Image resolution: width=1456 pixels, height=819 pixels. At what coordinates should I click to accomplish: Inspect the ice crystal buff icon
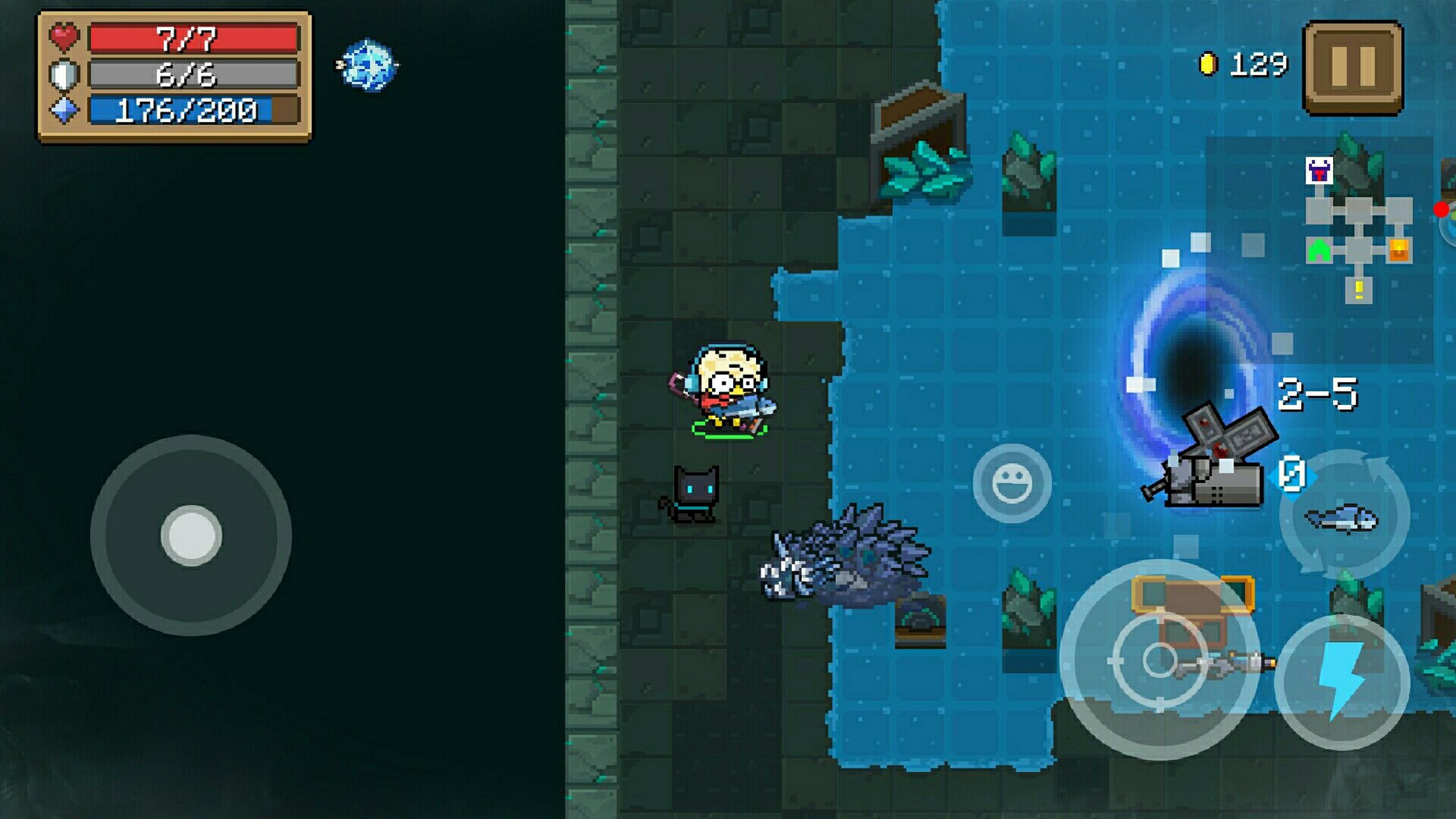point(367,65)
